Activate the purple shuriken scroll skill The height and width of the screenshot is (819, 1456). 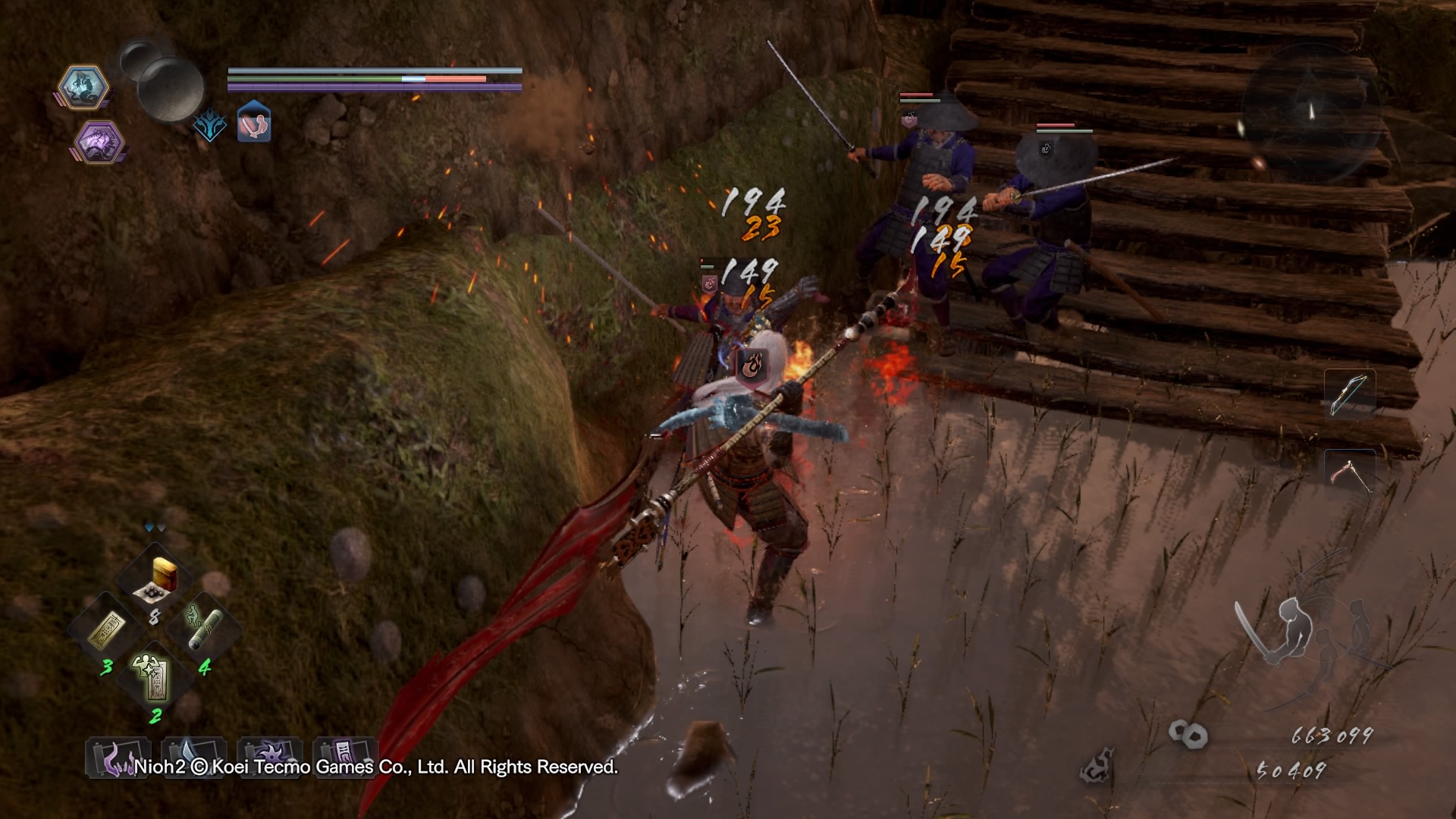tap(269, 756)
